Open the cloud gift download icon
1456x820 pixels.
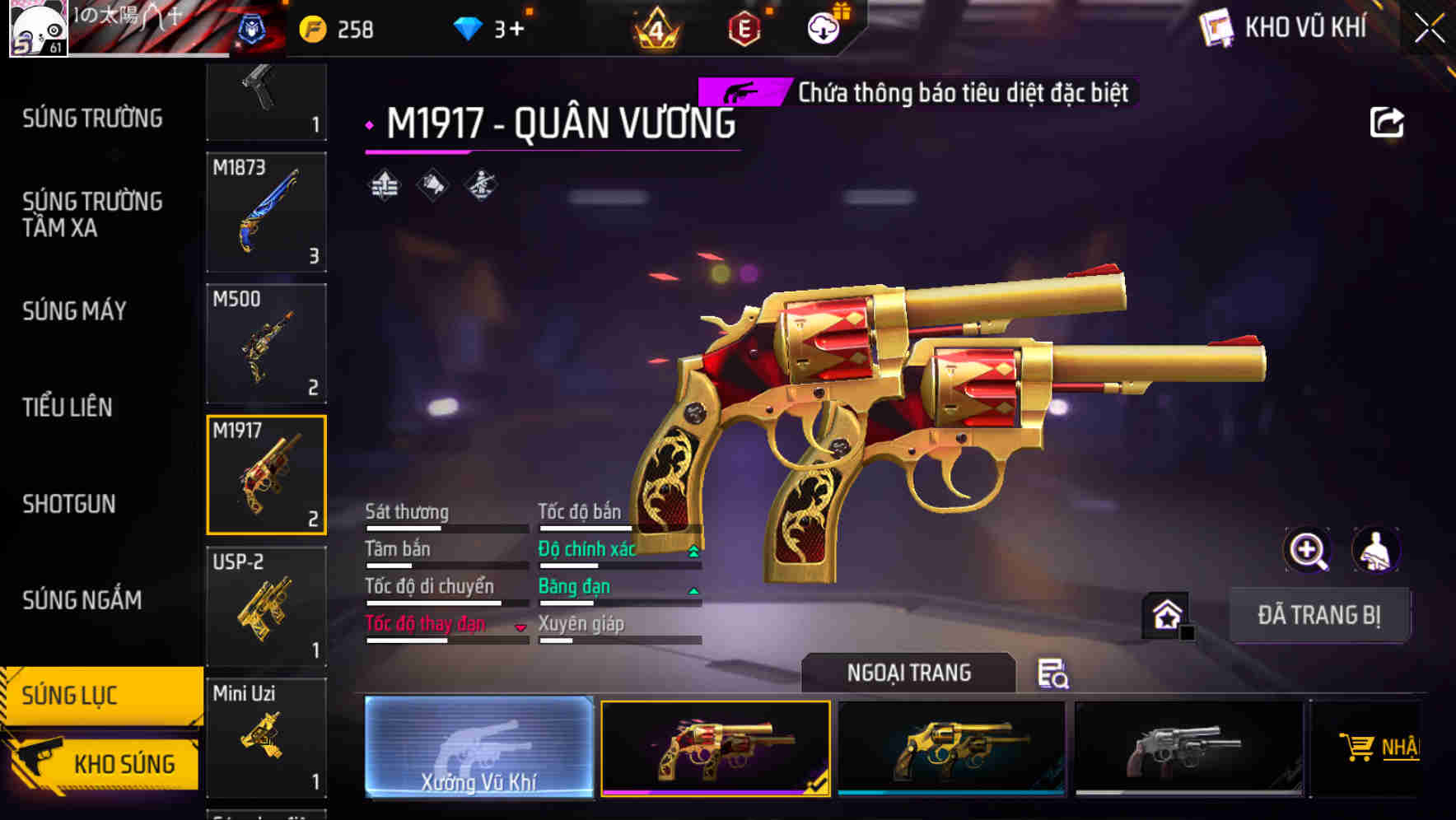pyautogui.click(x=822, y=27)
